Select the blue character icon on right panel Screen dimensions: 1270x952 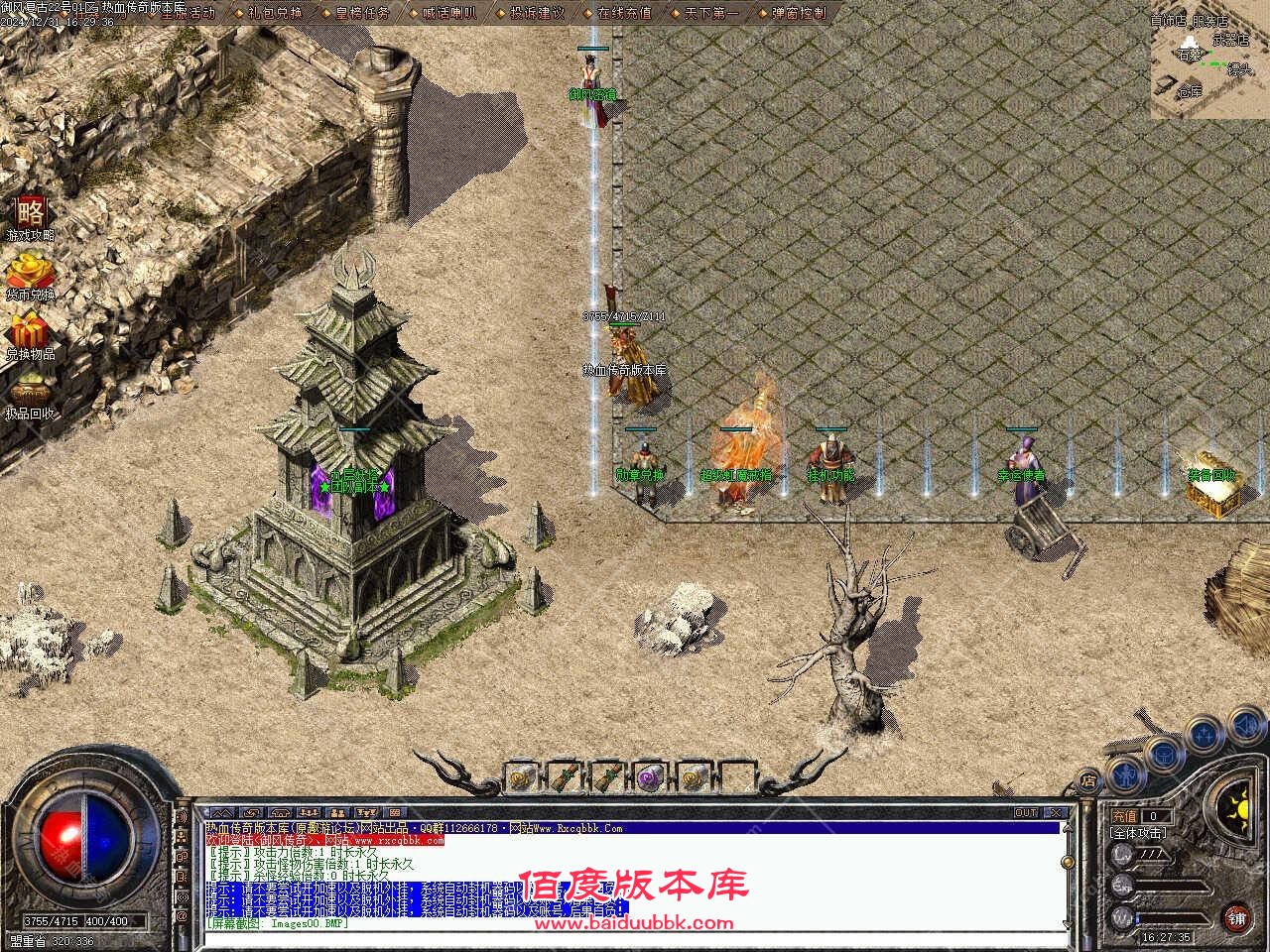(1125, 775)
